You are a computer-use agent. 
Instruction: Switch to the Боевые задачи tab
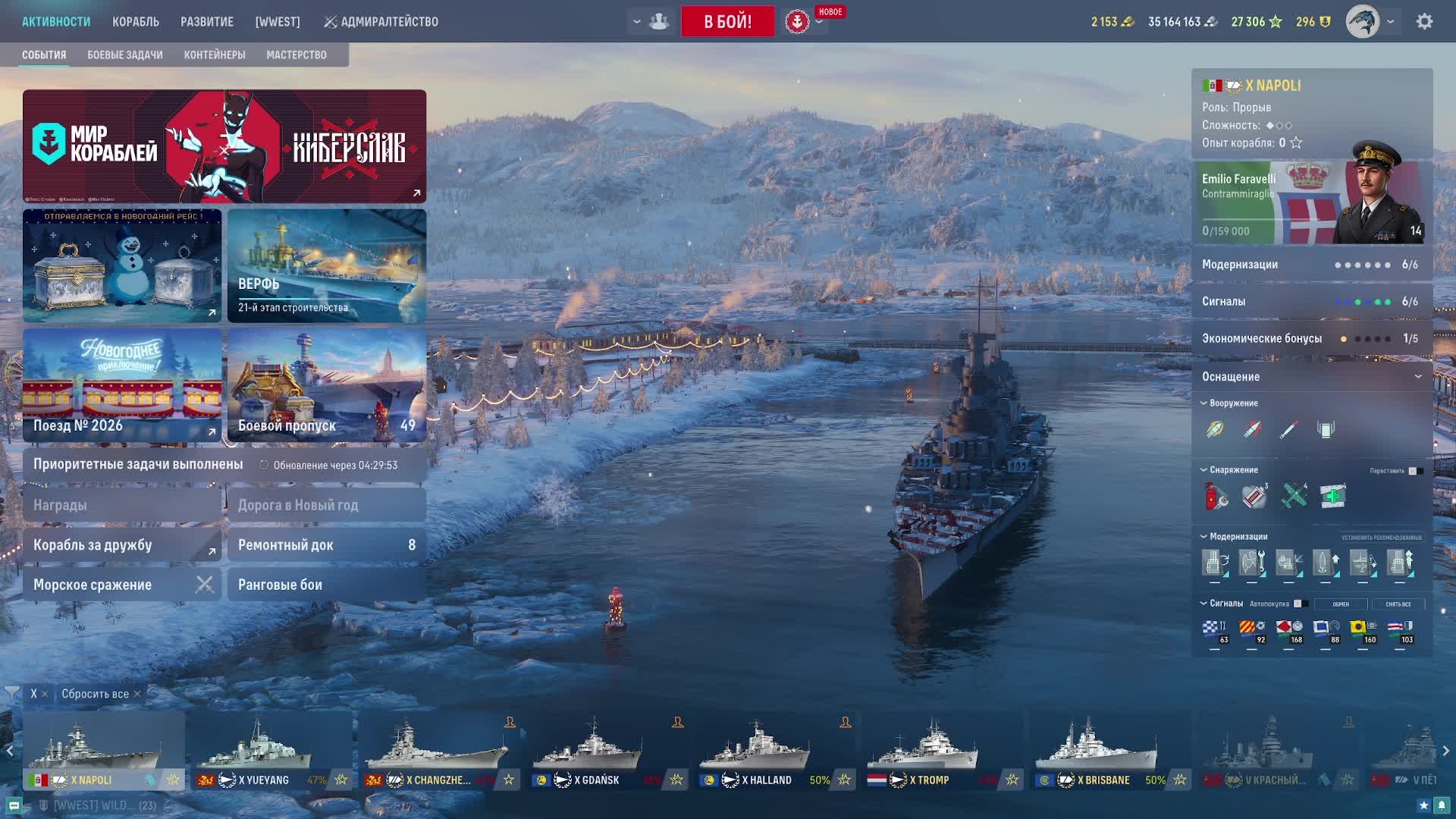click(125, 55)
